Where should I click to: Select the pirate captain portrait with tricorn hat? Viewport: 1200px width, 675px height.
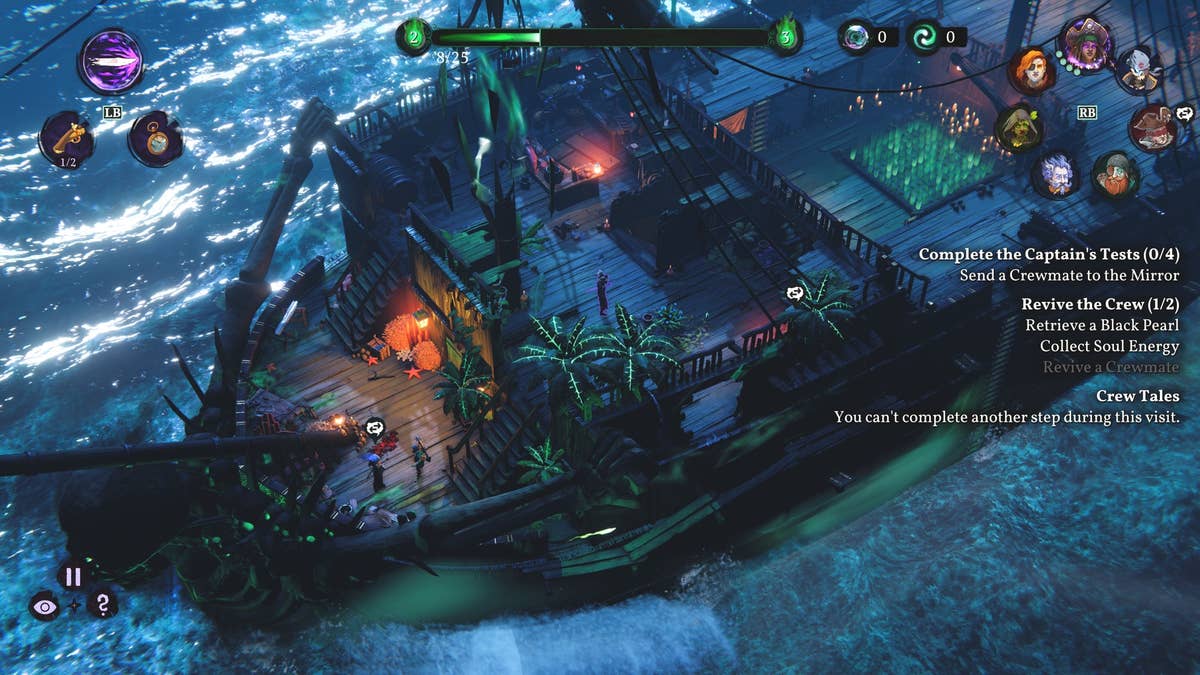[1085, 44]
